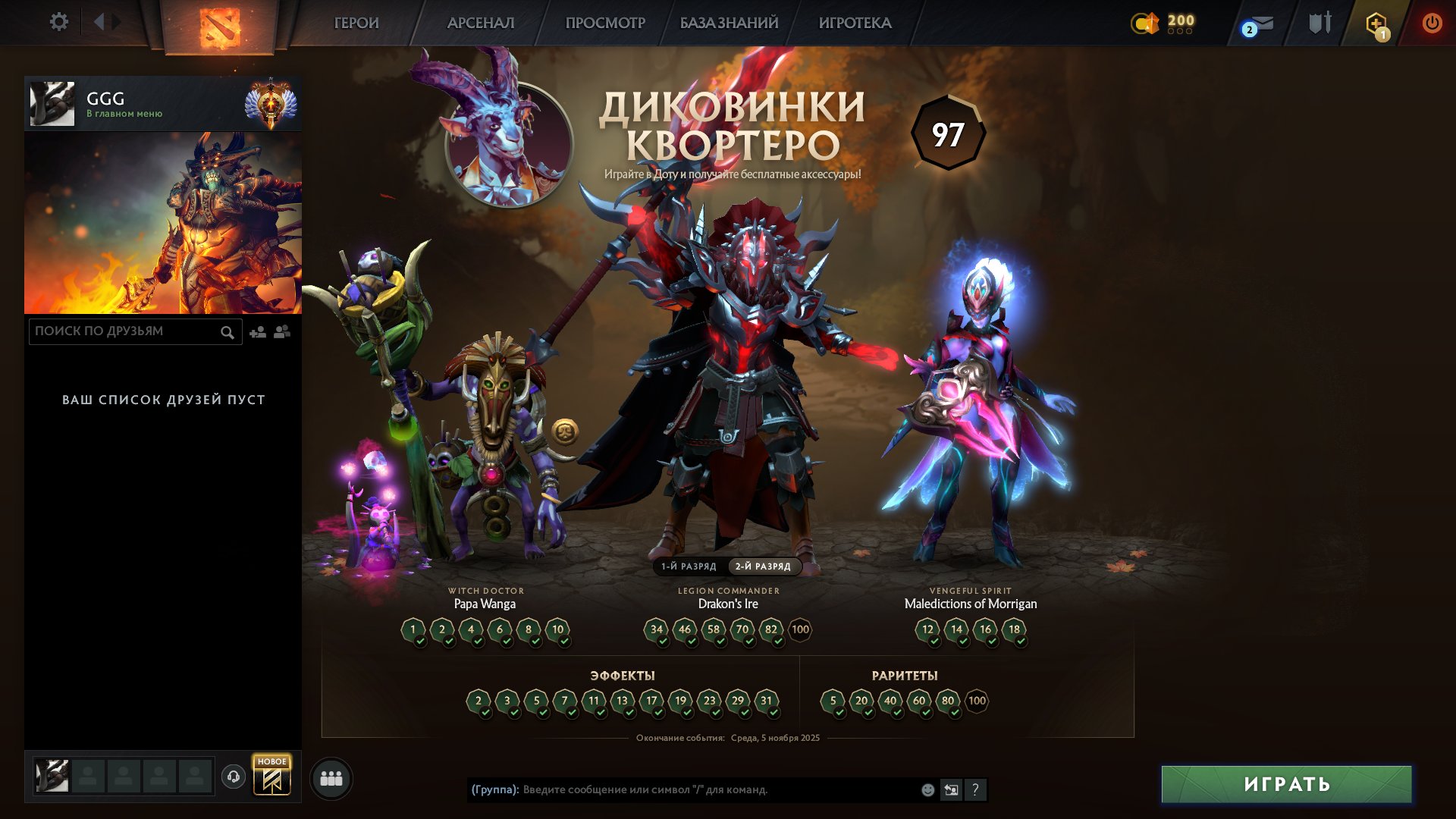This screenshot has width=1456, height=819.
Task: Click the quest plus icon with 1 notification
Action: tap(1377, 23)
